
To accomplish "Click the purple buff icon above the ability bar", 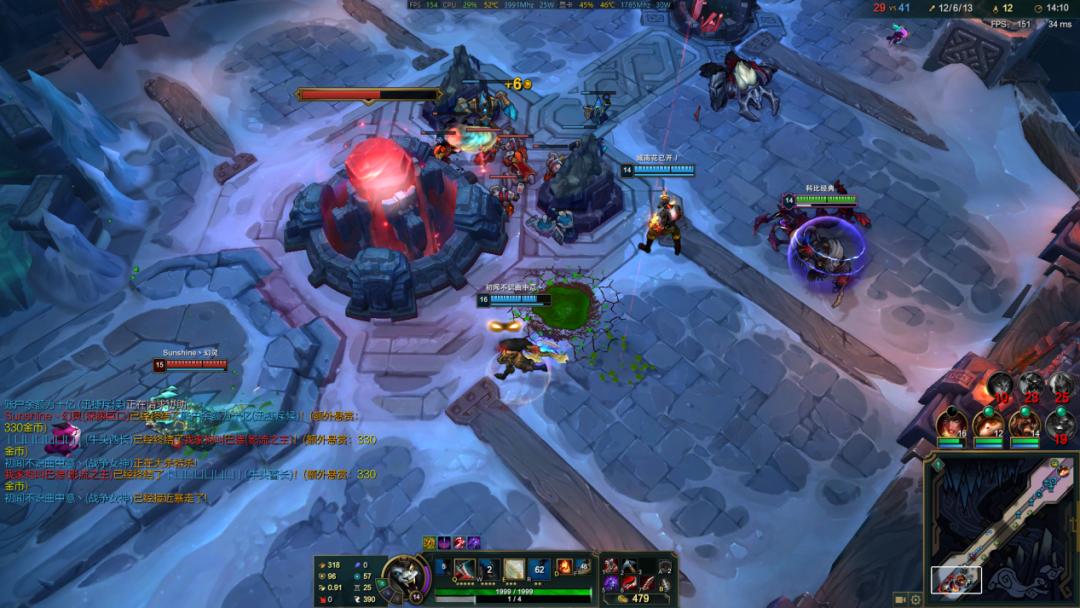I will pos(473,542).
